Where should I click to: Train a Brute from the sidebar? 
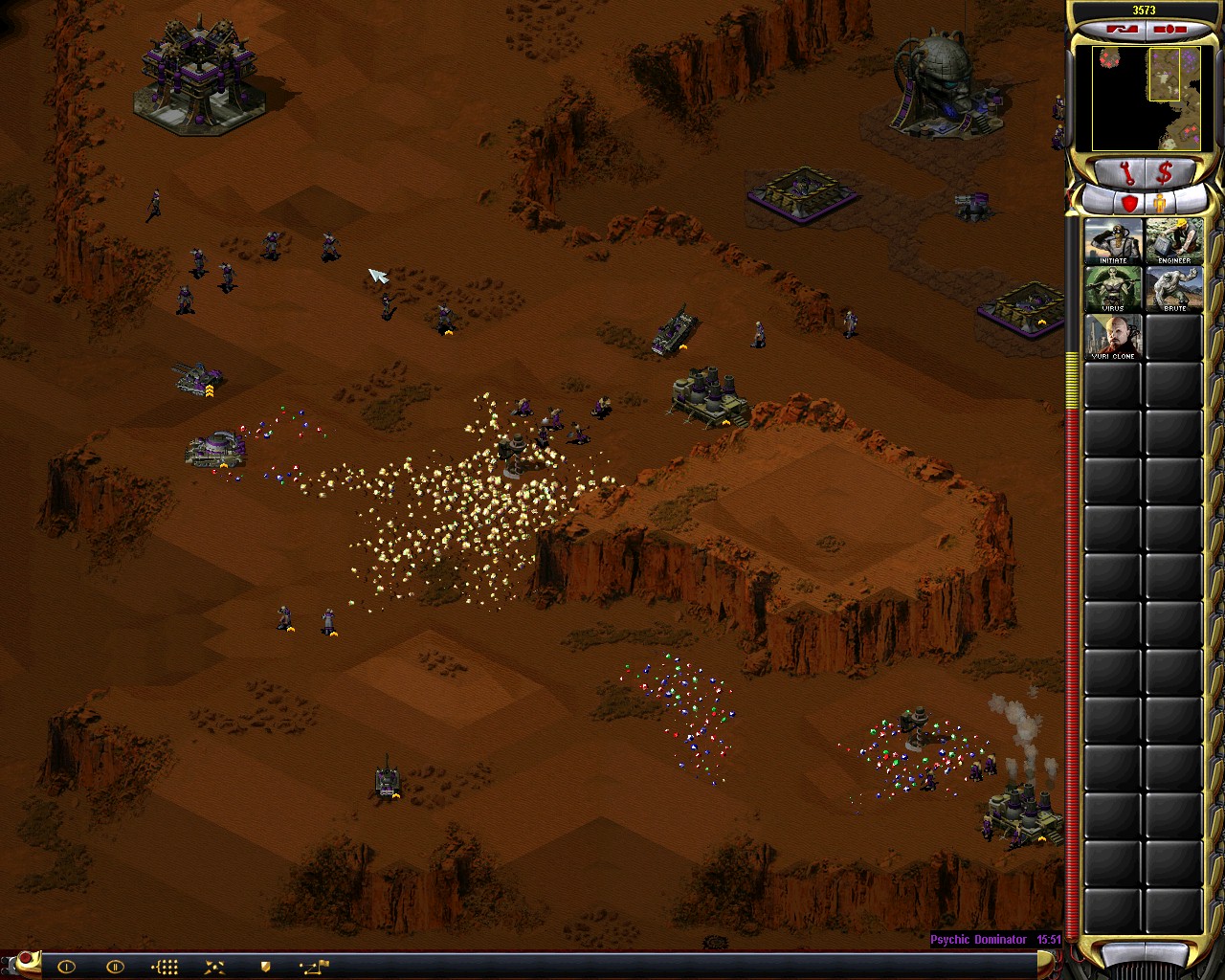(1173, 290)
